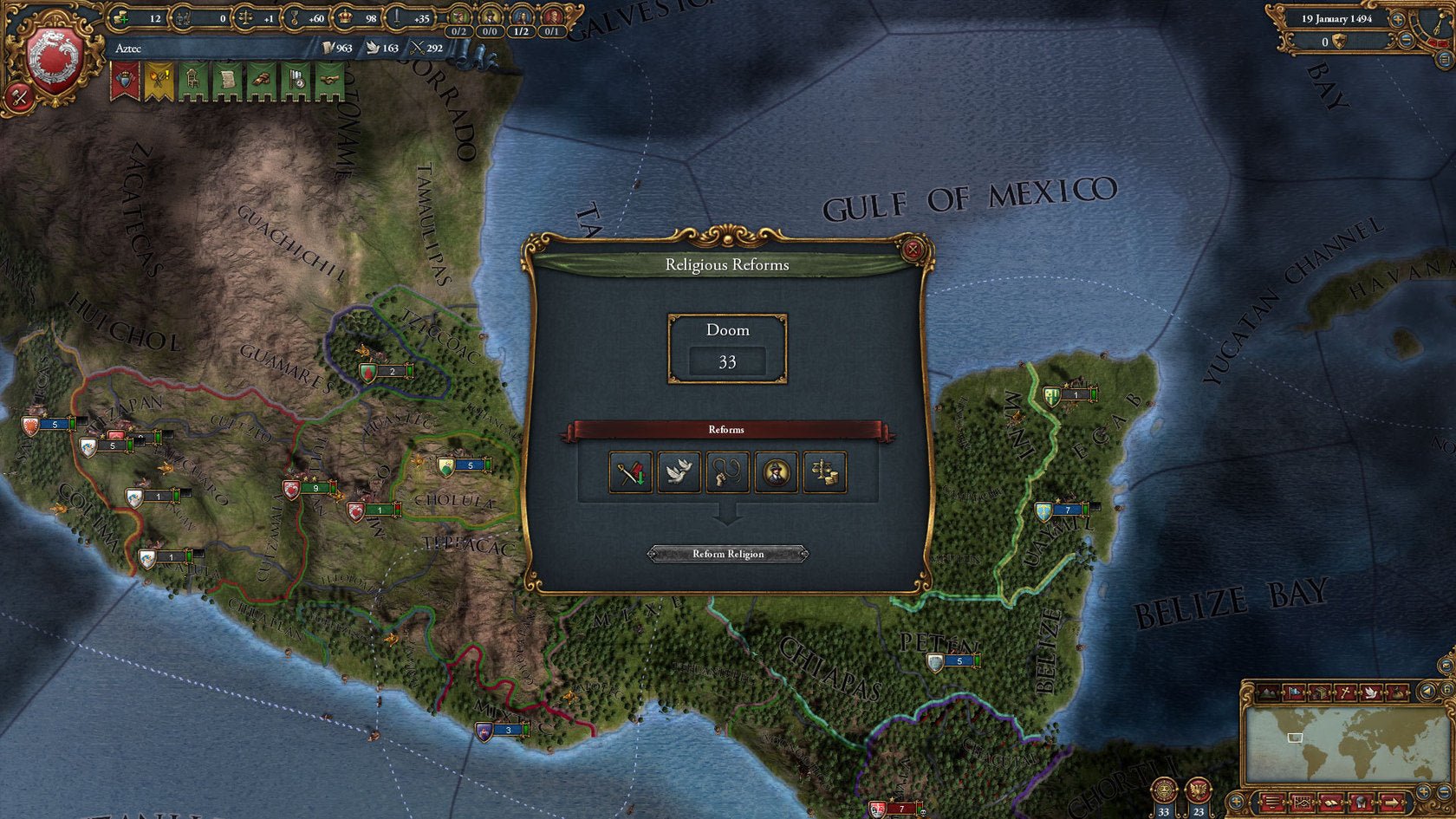
Task: Click the Reform Religion button
Action: pos(728,554)
